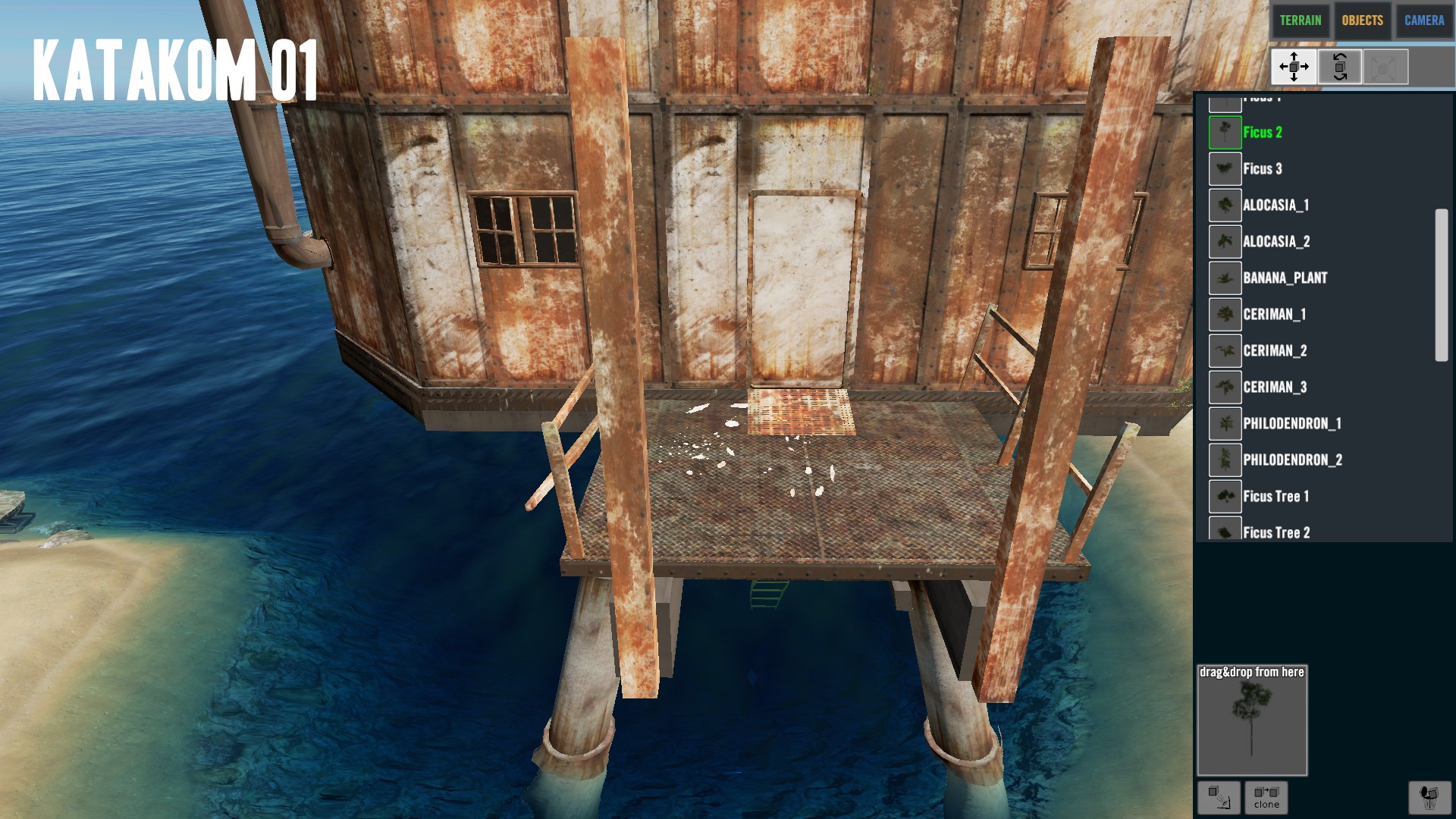The height and width of the screenshot is (819, 1456).
Task: Choose CERIMAN_1 from the plant list
Action: pyautogui.click(x=1274, y=315)
